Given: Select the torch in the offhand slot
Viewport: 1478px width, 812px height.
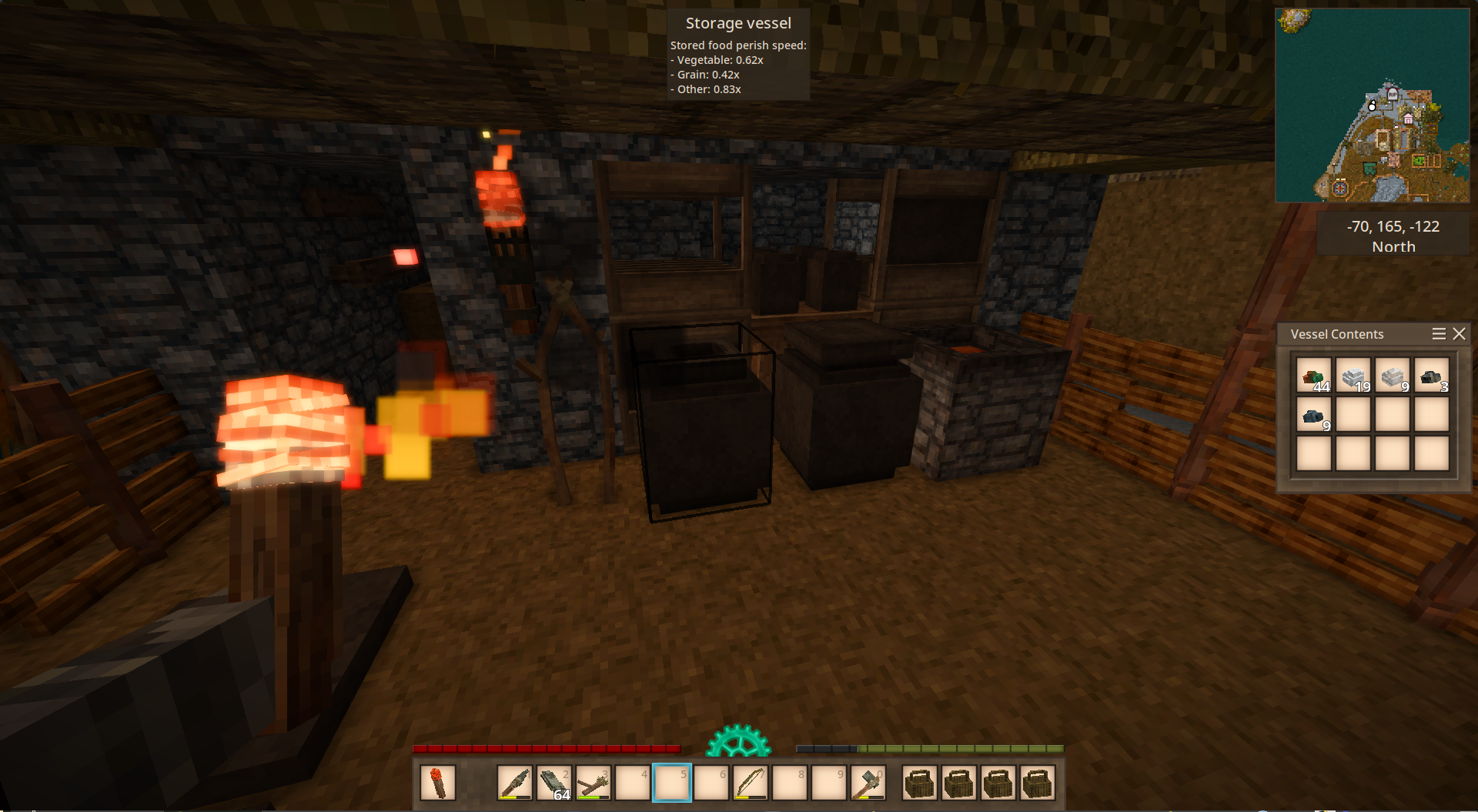Looking at the screenshot, I should click(437, 784).
